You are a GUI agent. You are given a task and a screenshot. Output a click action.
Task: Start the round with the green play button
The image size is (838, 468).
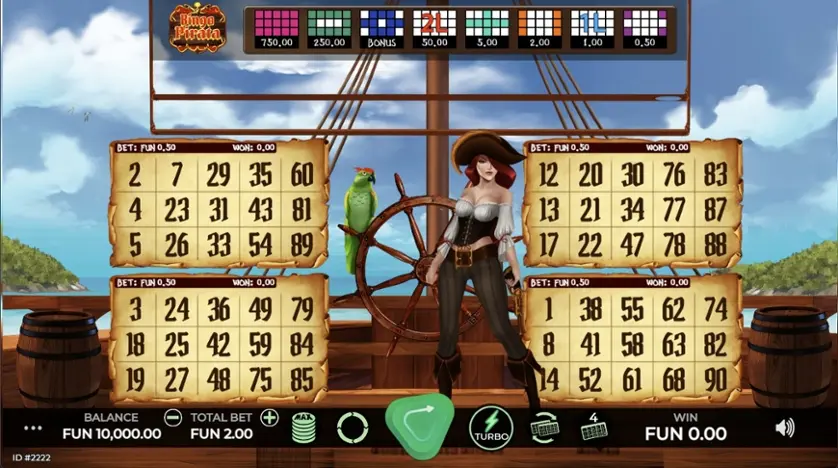[420, 426]
